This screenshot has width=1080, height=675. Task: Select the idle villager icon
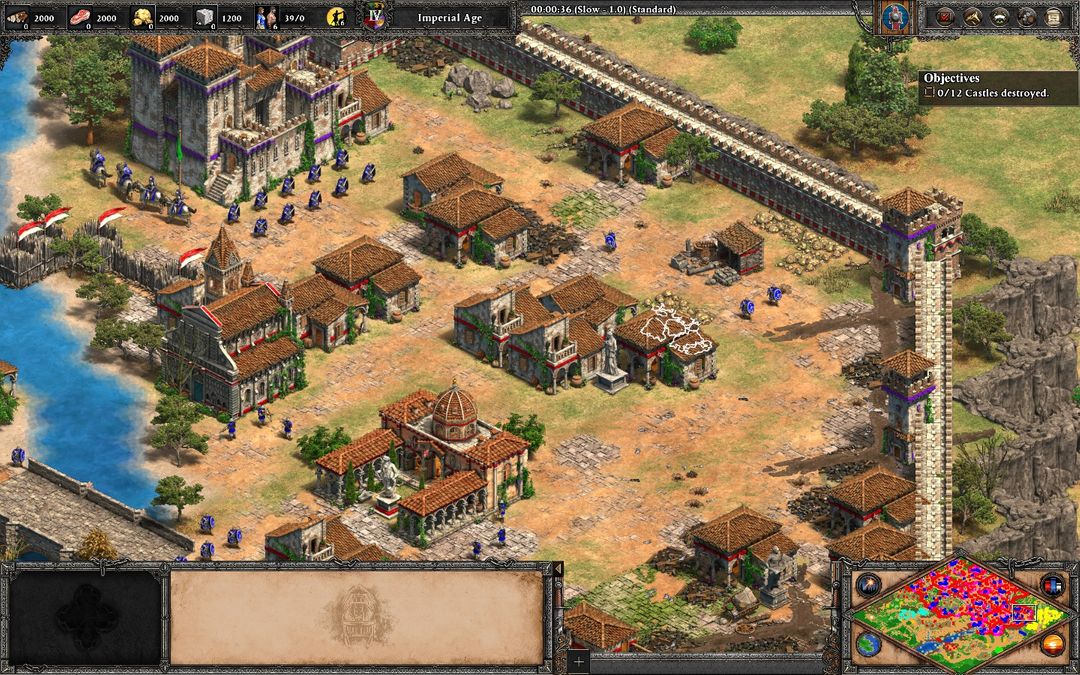click(x=338, y=17)
